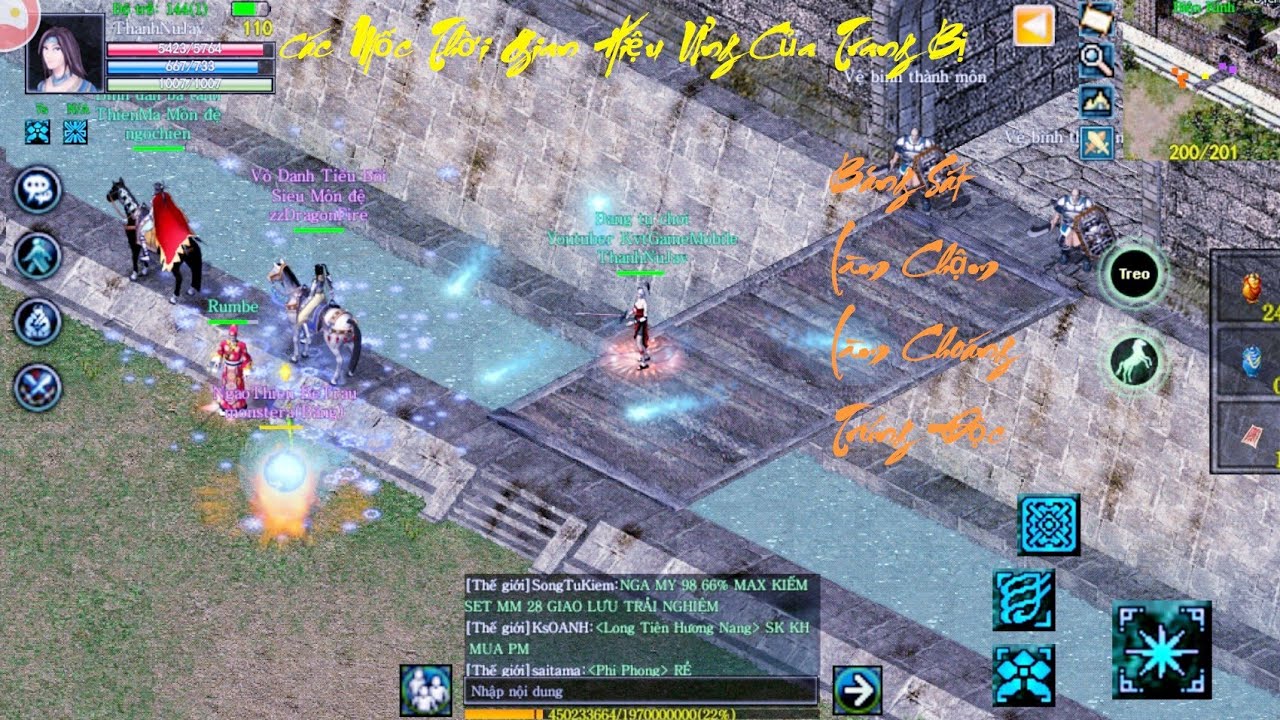Toggle the crossed swords combat button

[38, 387]
